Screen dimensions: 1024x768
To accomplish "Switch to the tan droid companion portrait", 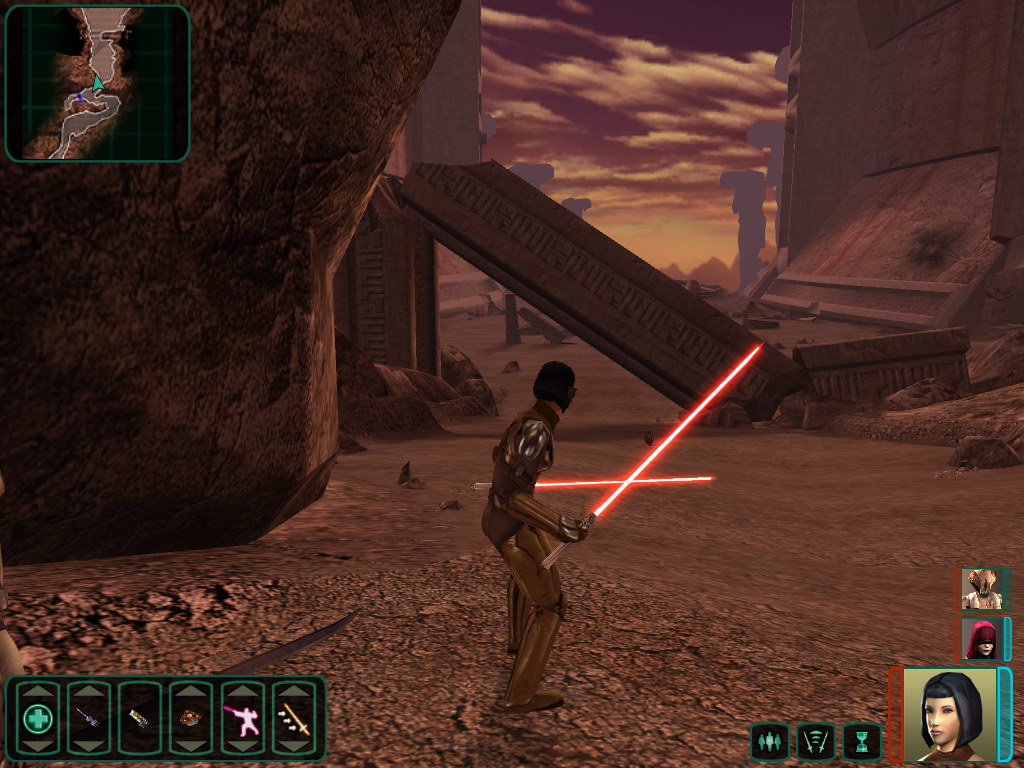I will point(980,589).
